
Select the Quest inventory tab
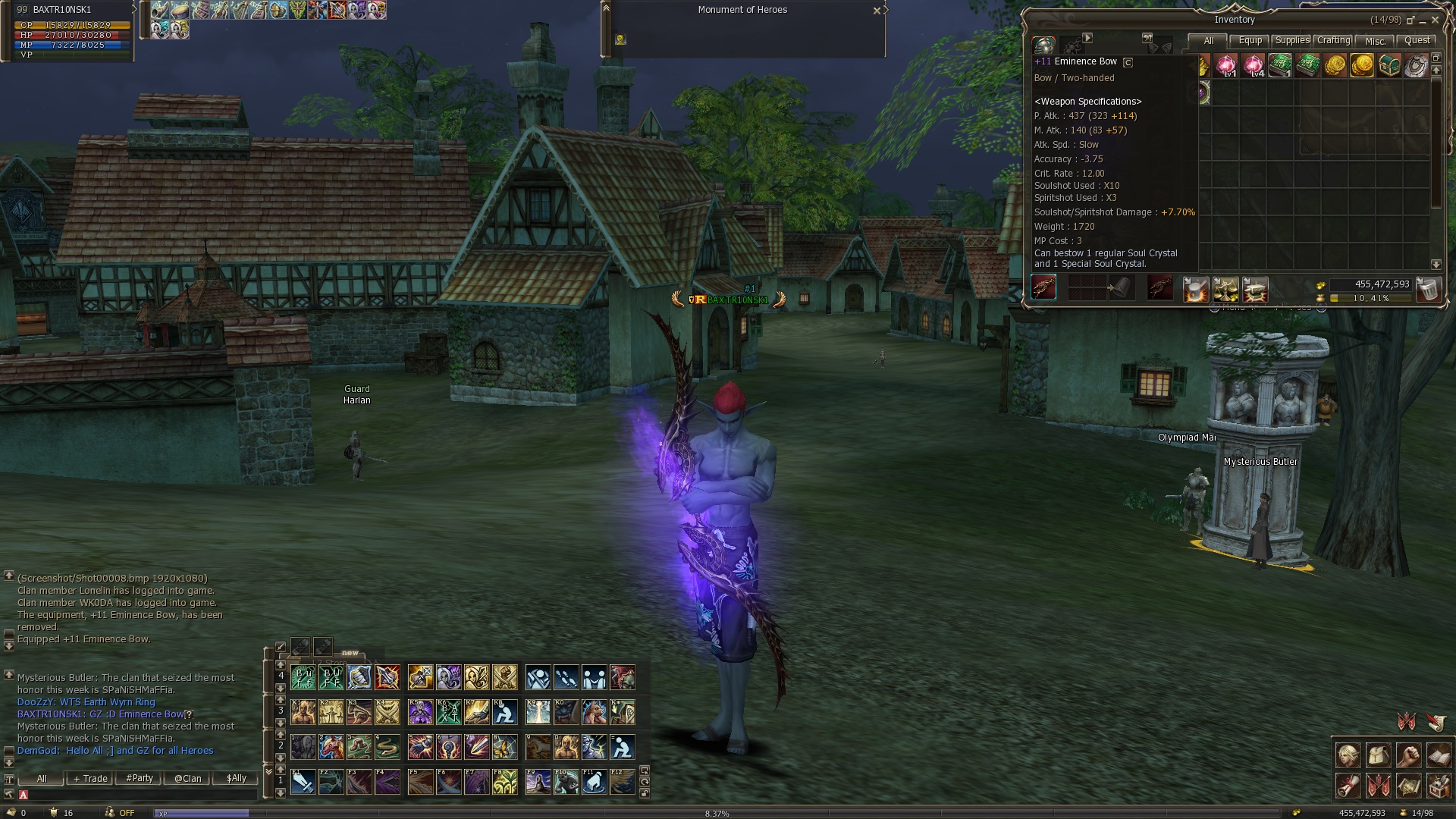coord(1417,41)
